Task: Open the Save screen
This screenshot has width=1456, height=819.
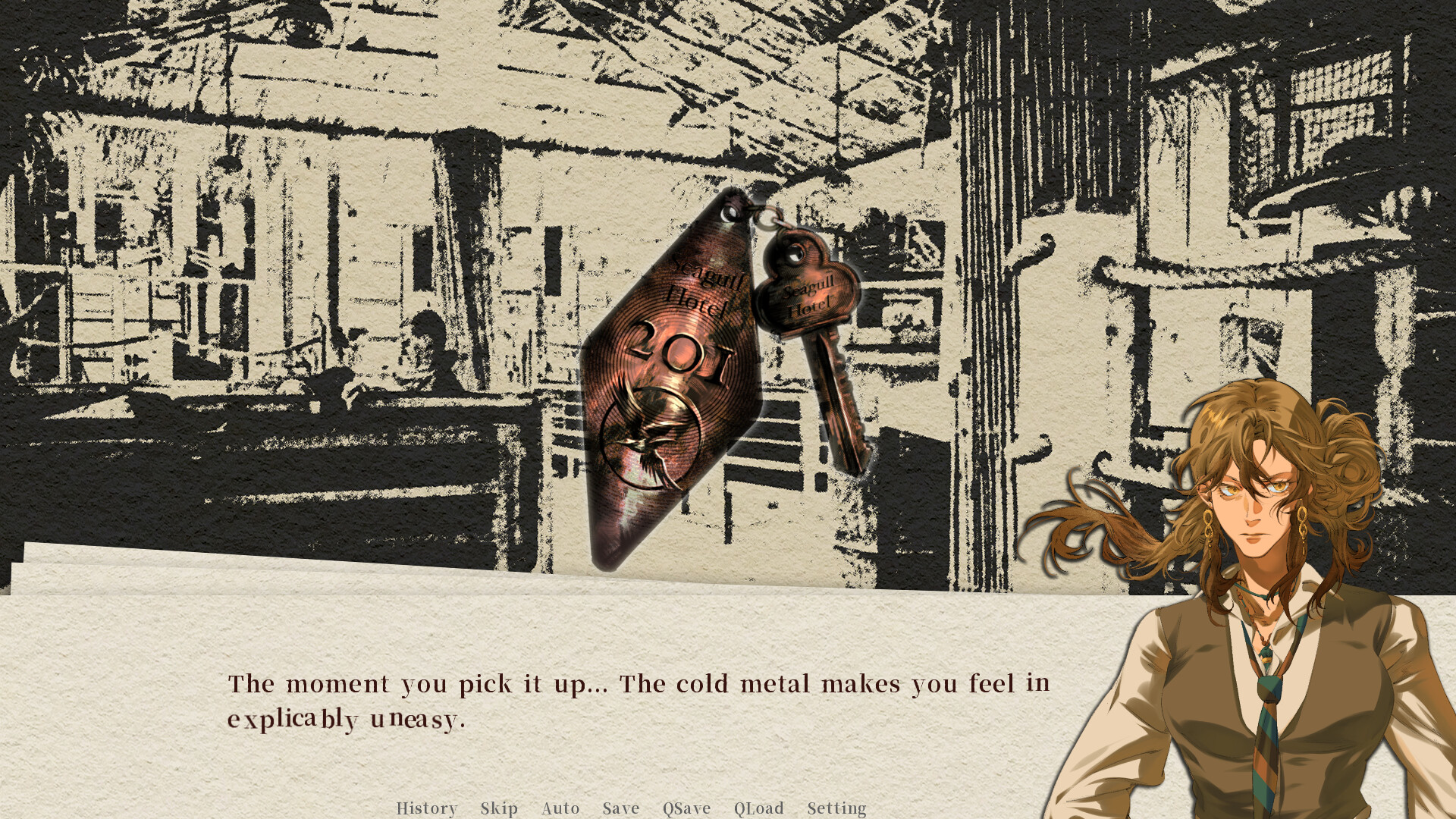Action: point(620,808)
